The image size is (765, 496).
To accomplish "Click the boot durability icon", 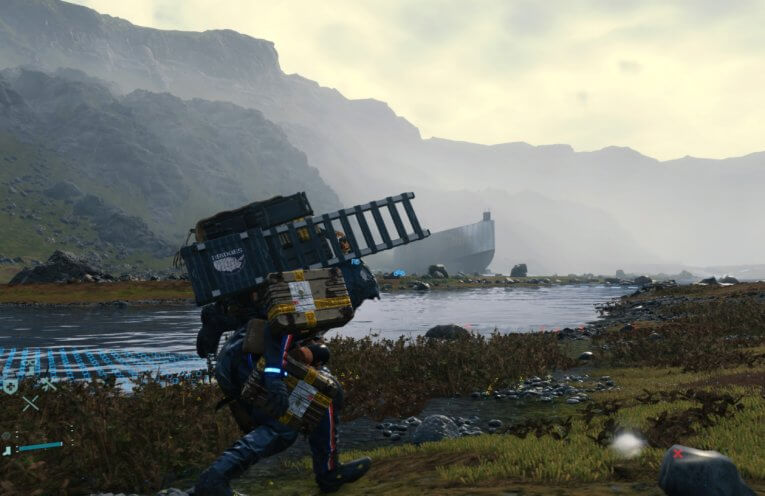I will pyautogui.click(x=8, y=450).
